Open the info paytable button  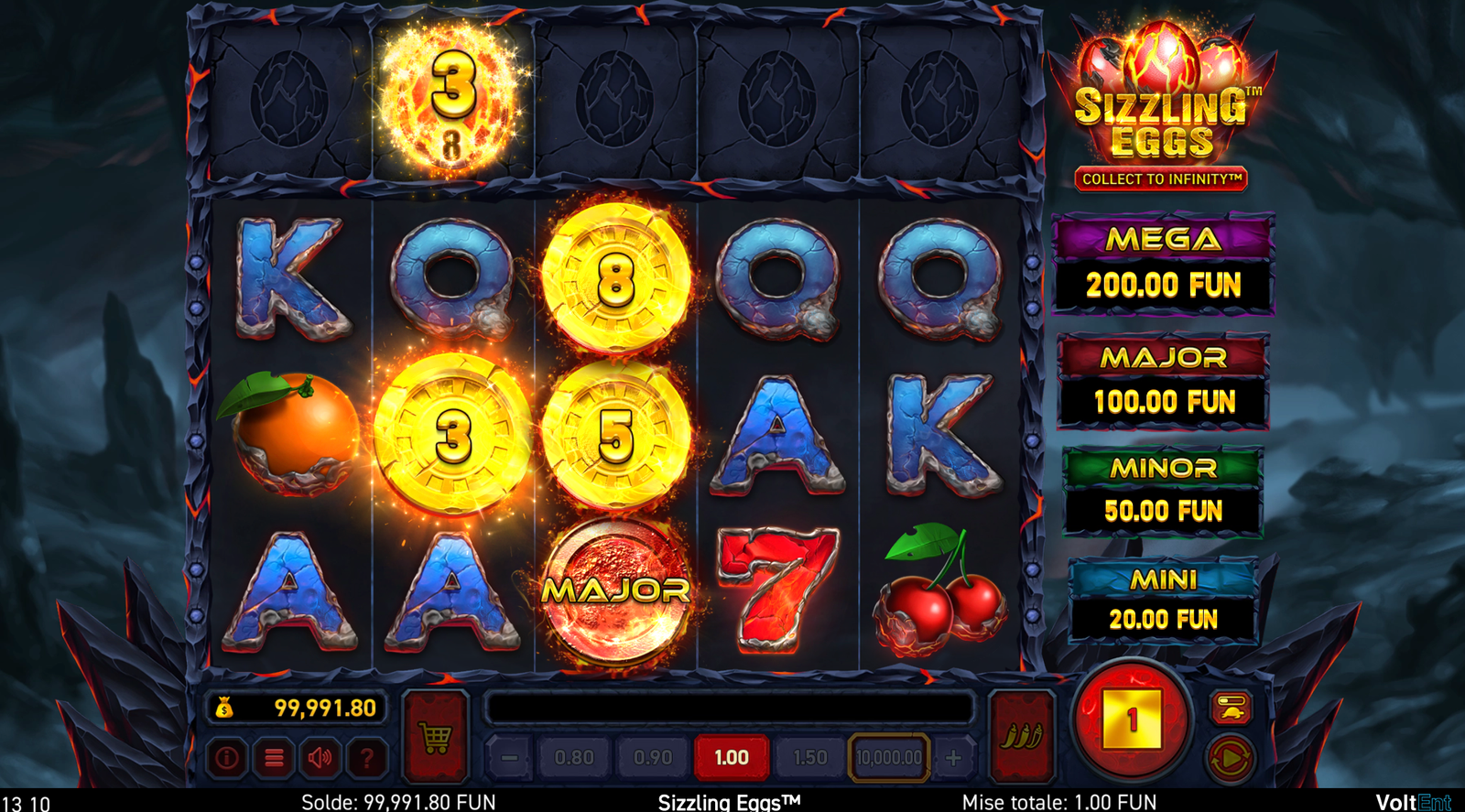pyautogui.click(x=227, y=758)
